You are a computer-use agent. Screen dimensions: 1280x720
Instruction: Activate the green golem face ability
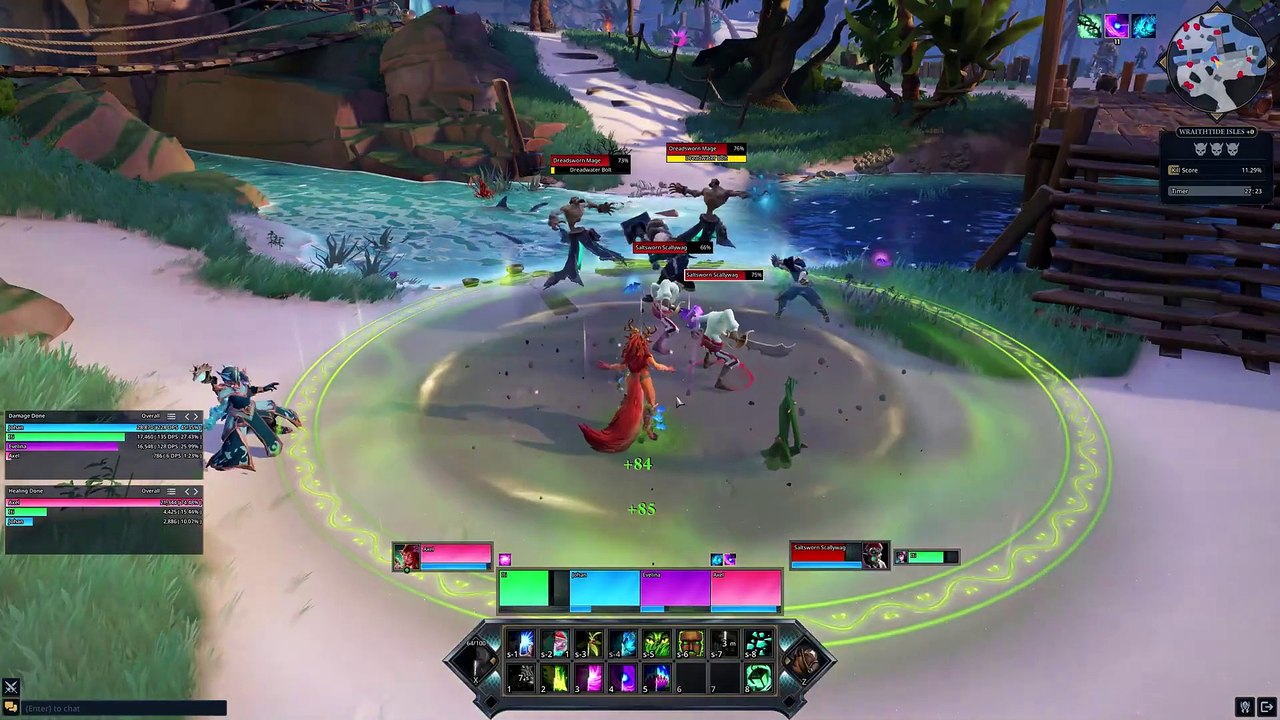click(x=691, y=644)
